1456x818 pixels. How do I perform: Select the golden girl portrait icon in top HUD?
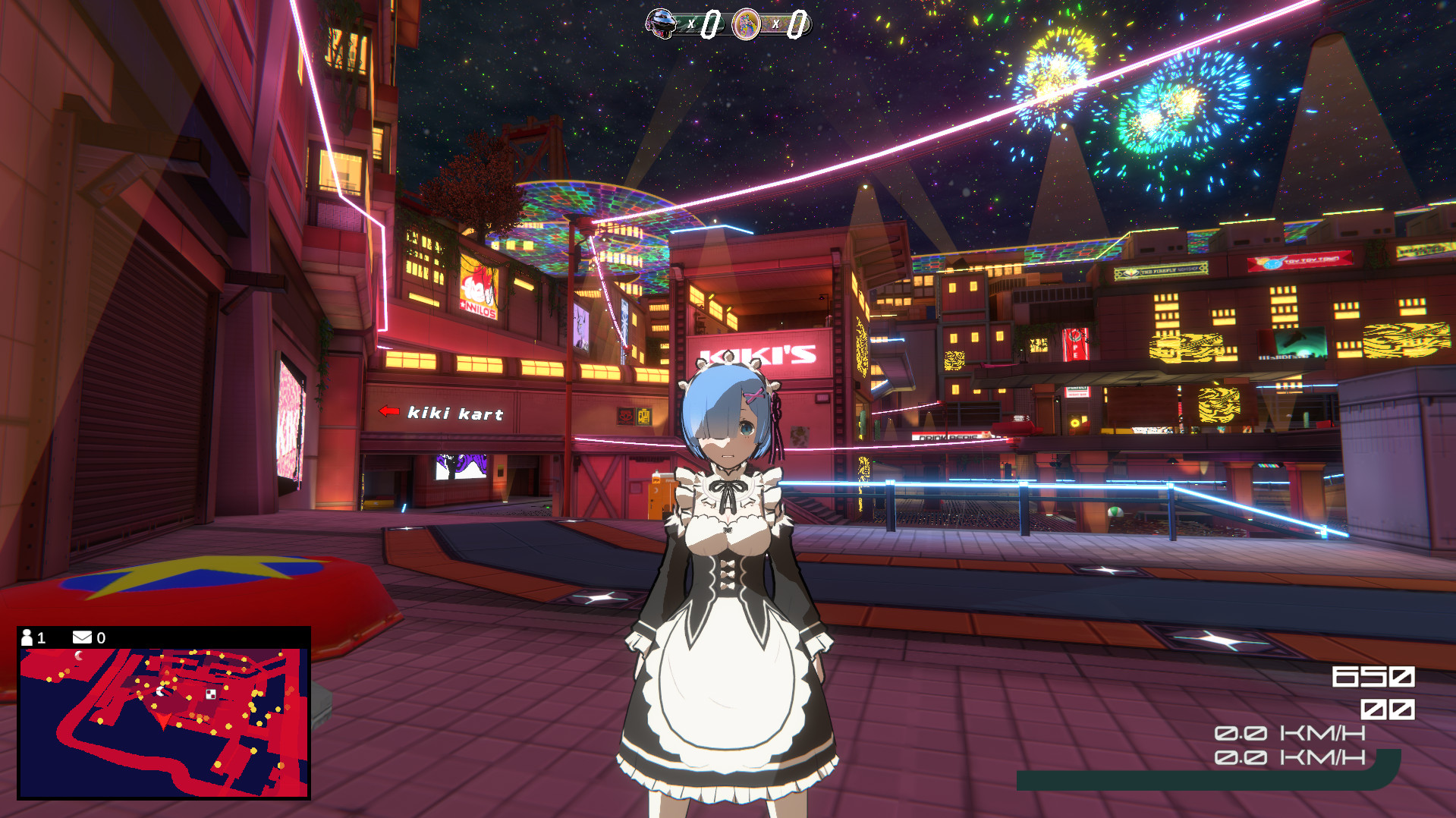pos(746,24)
